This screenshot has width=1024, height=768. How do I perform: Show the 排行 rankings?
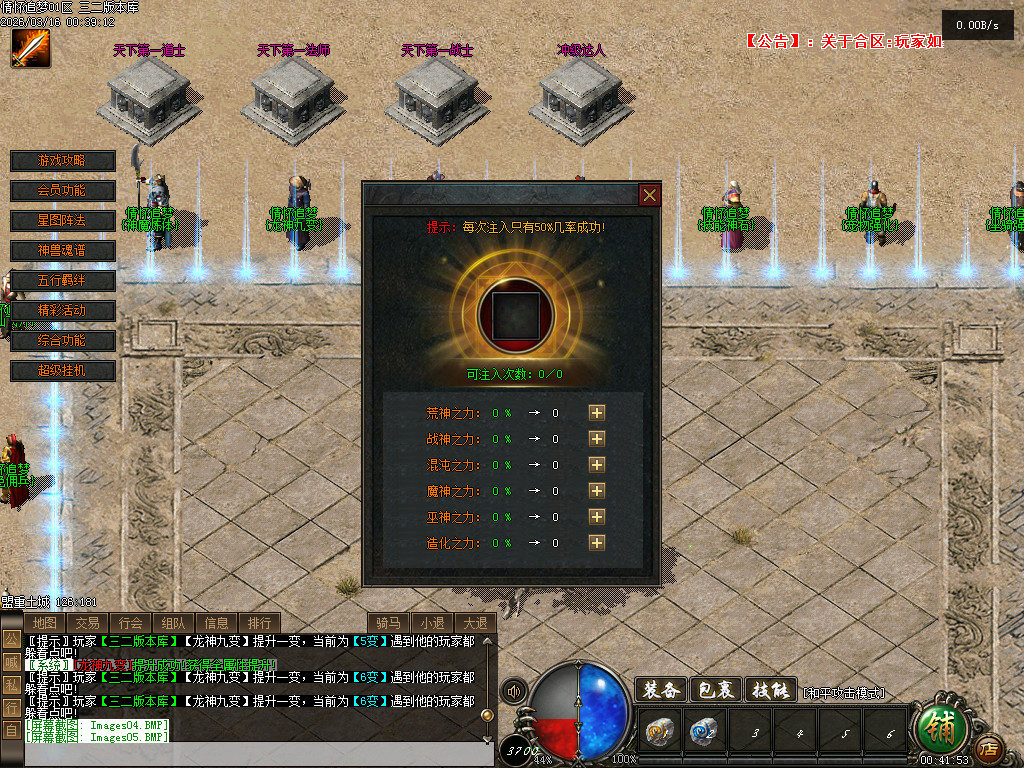pyautogui.click(x=259, y=623)
